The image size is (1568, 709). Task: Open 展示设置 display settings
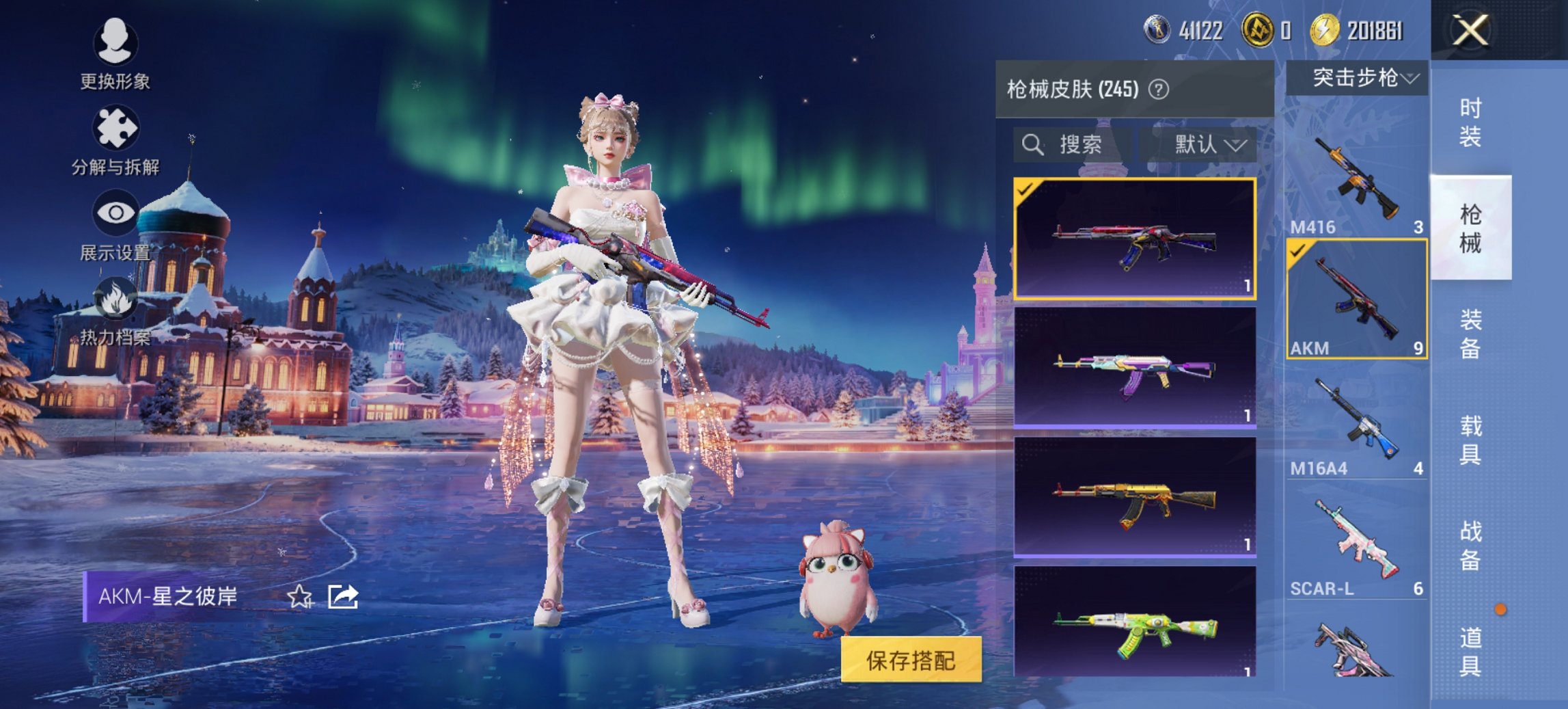(x=115, y=229)
